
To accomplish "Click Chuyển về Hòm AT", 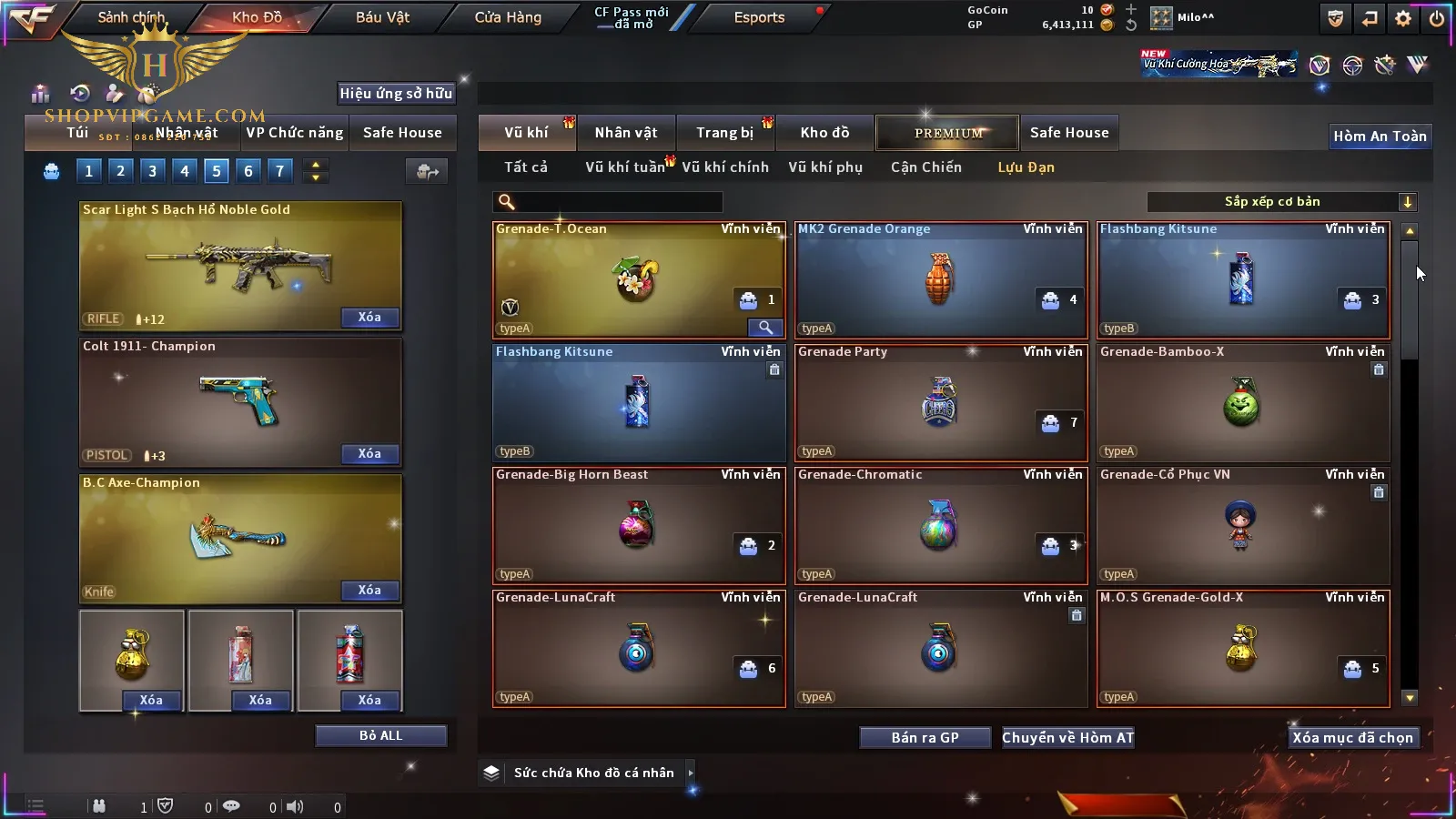I will pyautogui.click(x=1067, y=738).
